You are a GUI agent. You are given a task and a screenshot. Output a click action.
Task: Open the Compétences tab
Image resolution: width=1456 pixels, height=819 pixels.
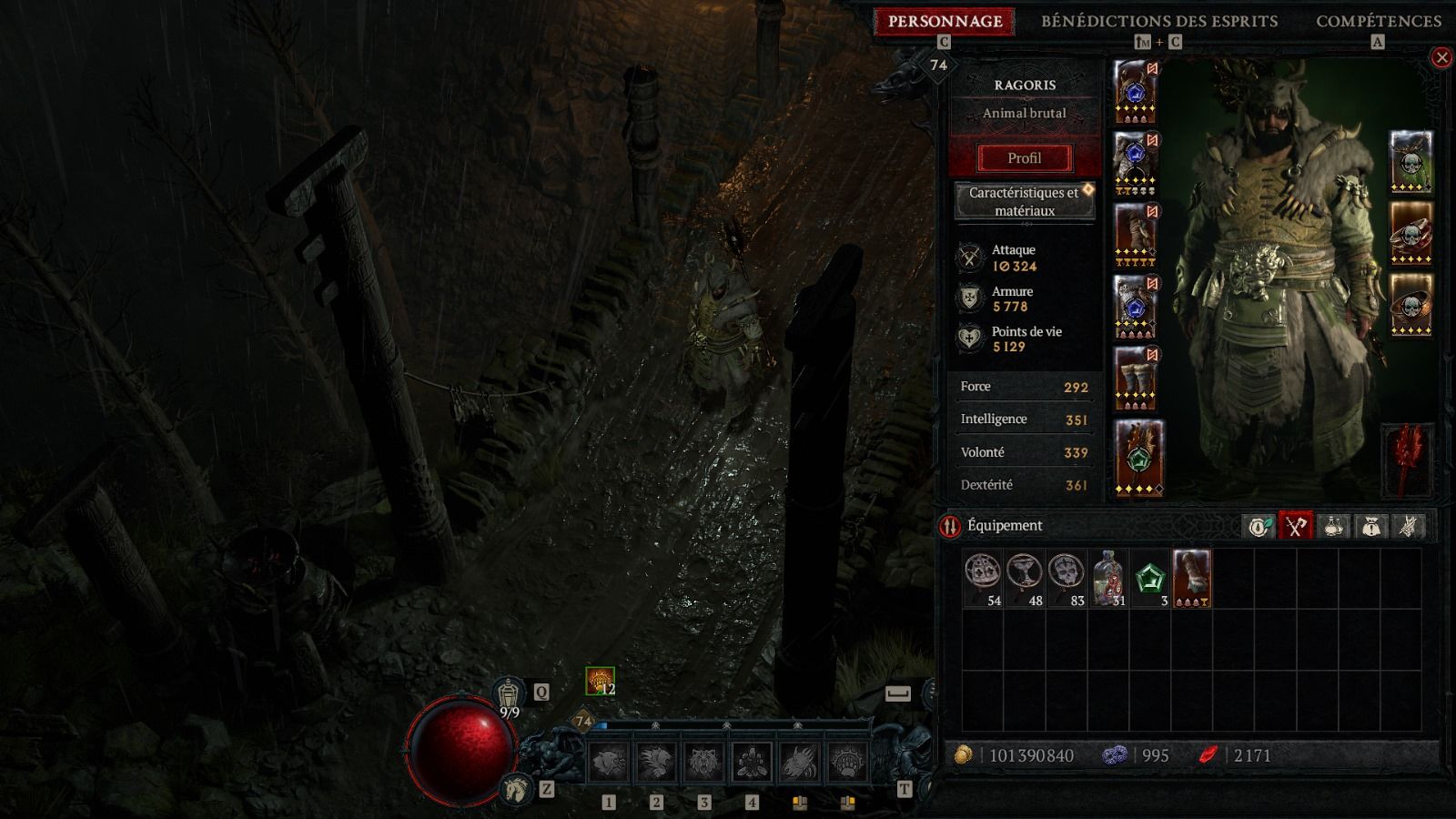coord(1378,21)
